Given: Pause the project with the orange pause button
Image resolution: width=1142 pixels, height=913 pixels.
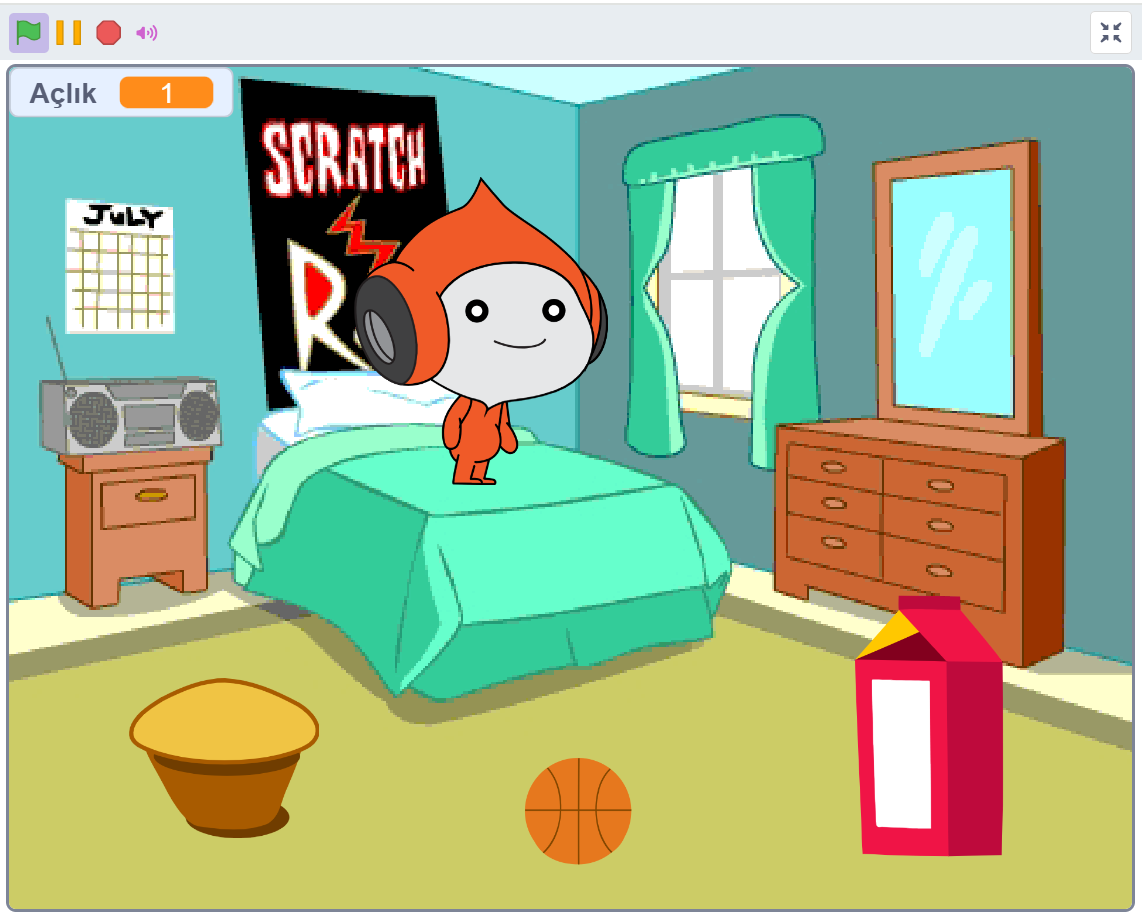Looking at the screenshot, I should pyautogui.click(x=68, y=33).
